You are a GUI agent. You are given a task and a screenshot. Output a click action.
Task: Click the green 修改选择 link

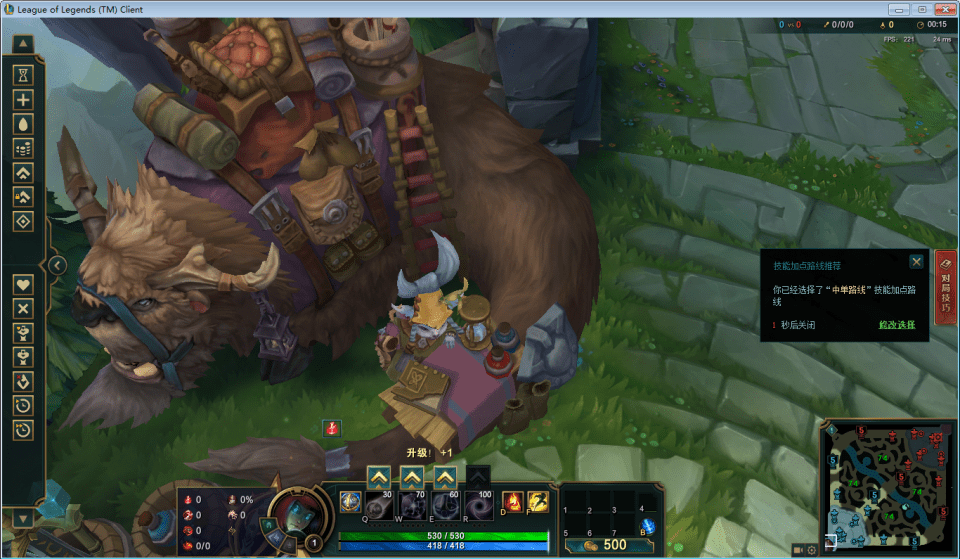897,325
